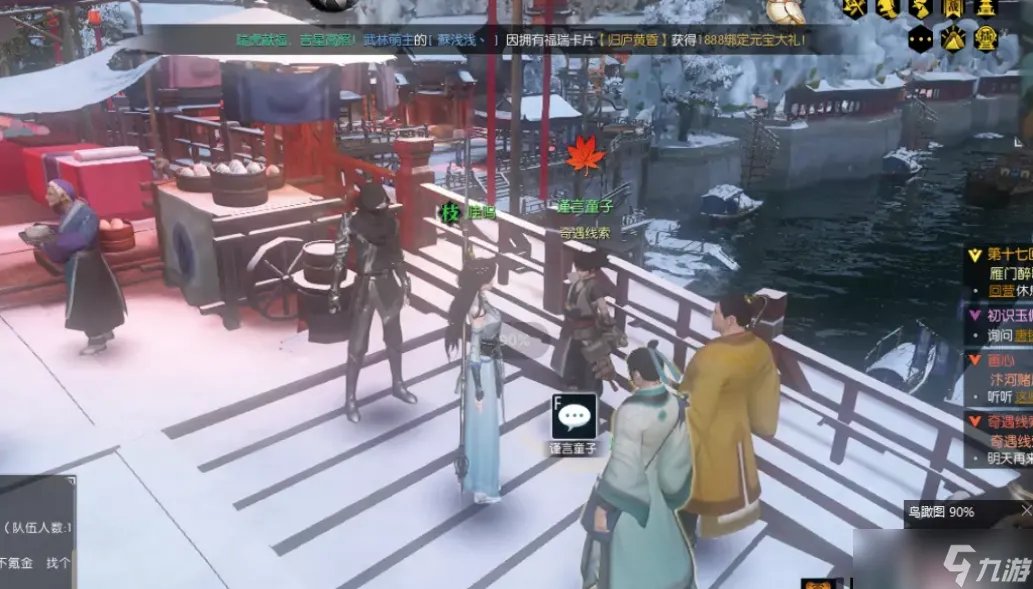The height and width of the screenshot is (589, 1033).
Task: Select the glowing mountain hexagon icon
Action: click(x=953, y=40)
